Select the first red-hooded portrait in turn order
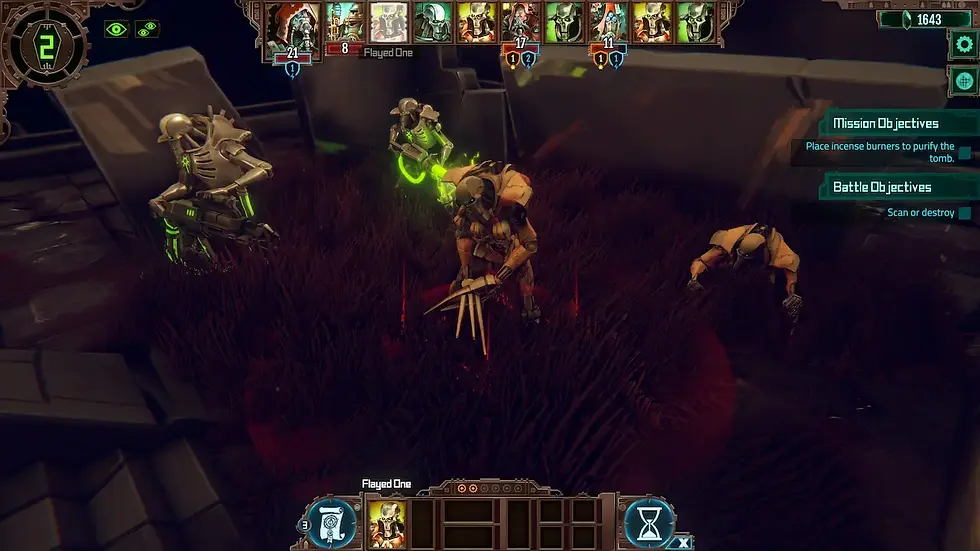Screen dimensions: 980x551 293,23
